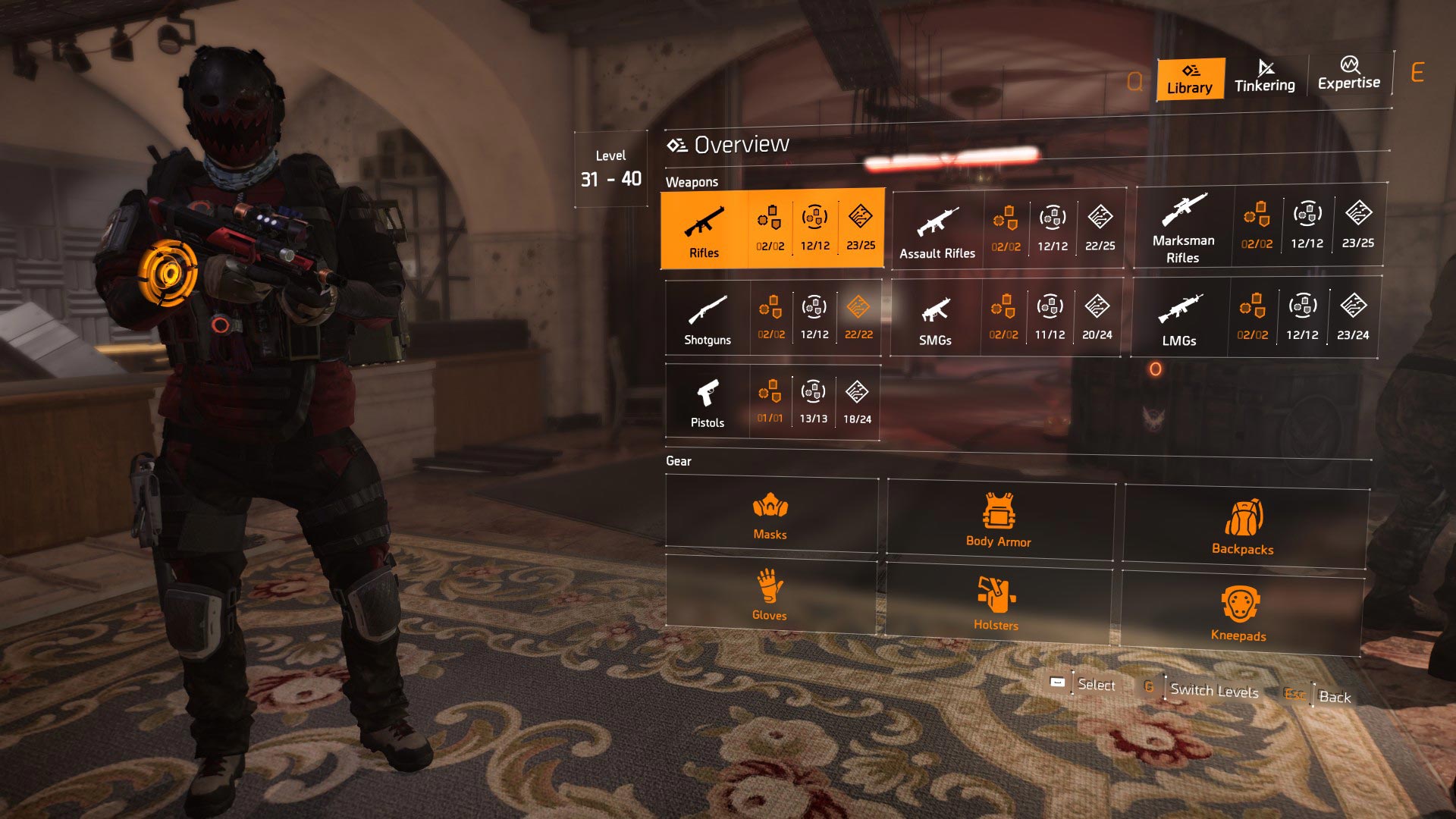Open the LMGs weapon category
The height and width of the screenshot is (819, 1456).
coord(1179,318)
